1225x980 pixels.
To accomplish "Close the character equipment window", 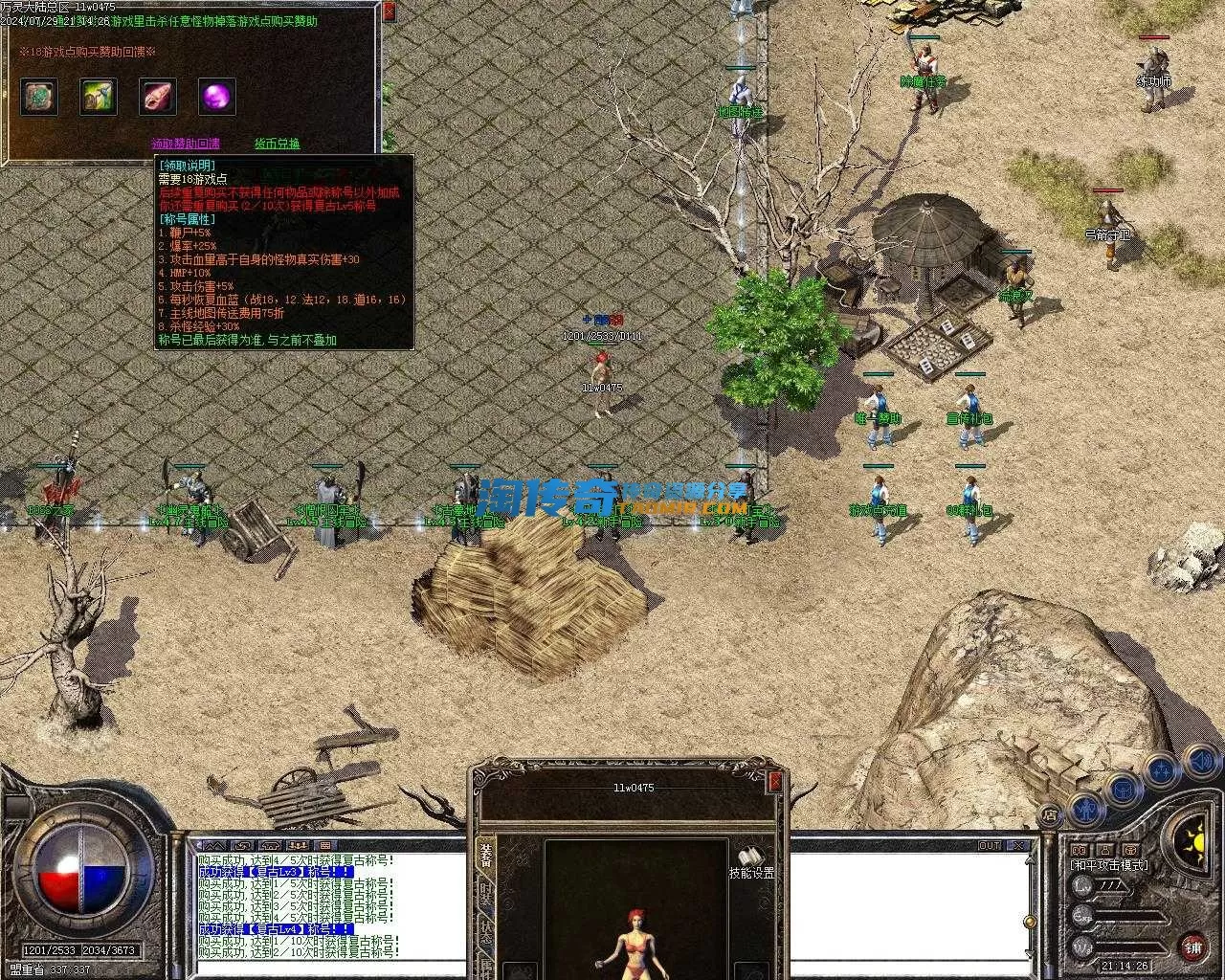I will click(775, 782).
